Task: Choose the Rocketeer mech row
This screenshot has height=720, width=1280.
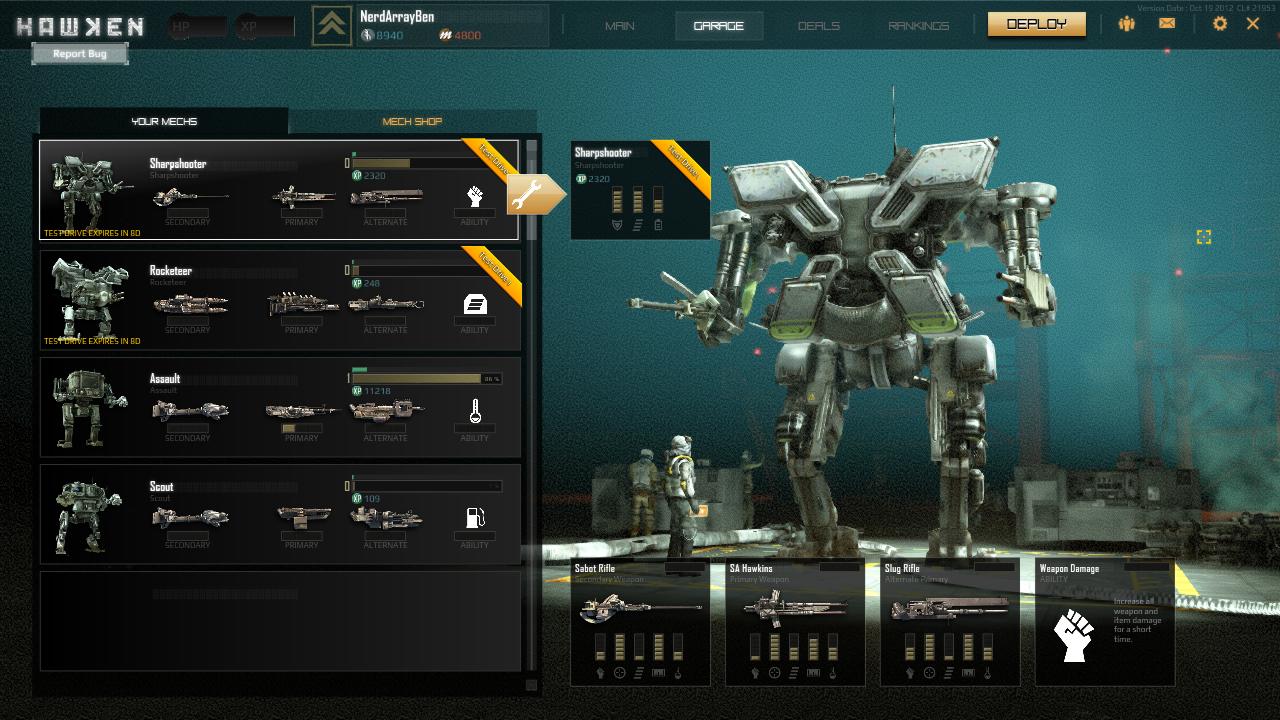Action: tap(279, 299)
